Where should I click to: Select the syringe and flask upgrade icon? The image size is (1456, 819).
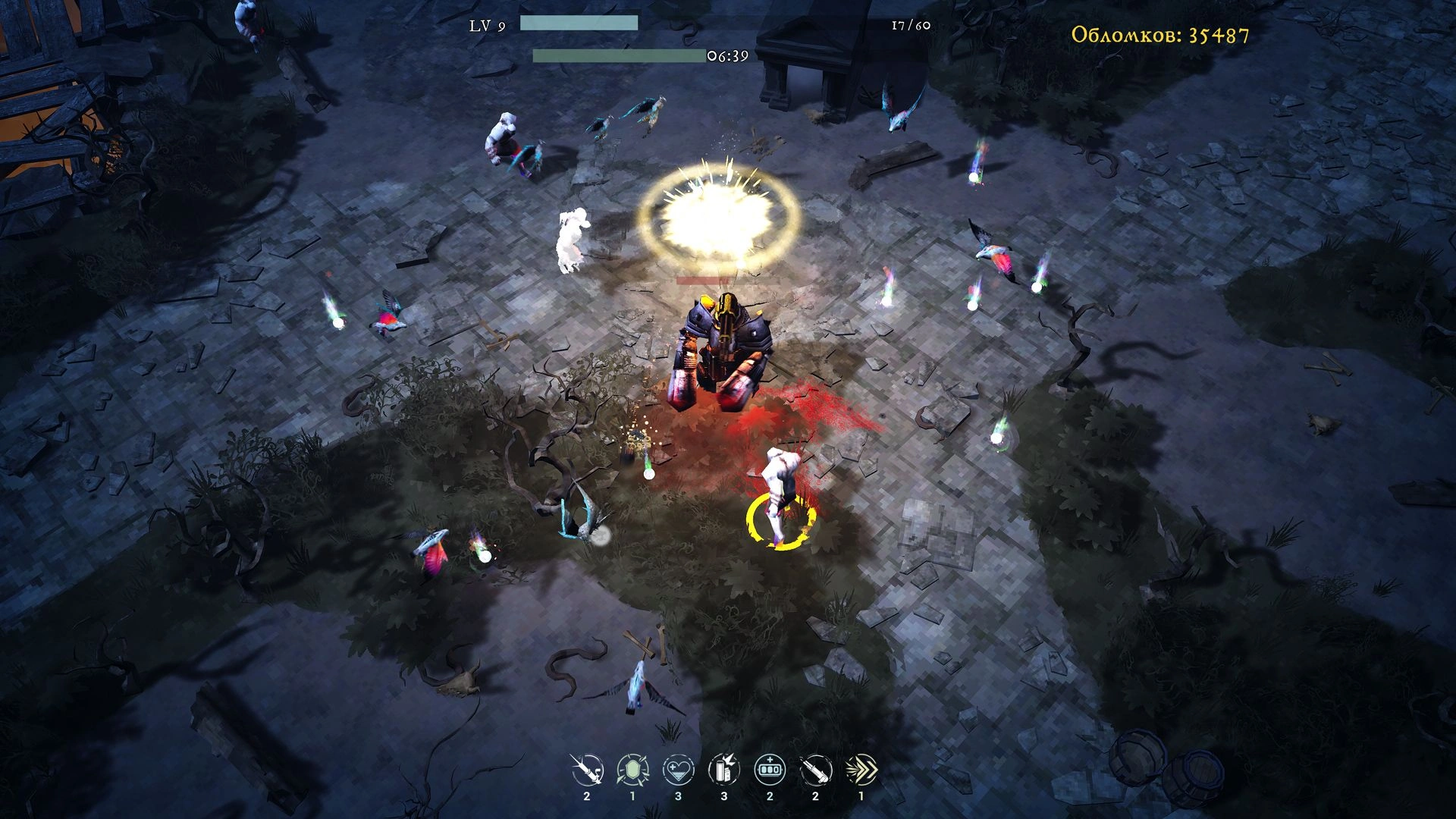(x=587, y=770)
